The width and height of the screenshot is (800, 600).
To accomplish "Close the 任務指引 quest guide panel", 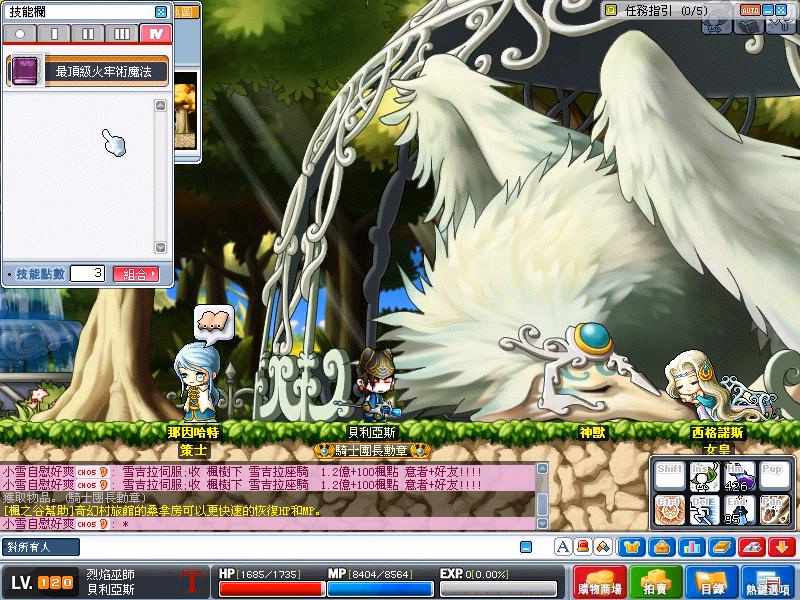I will (x=786, y=10).
